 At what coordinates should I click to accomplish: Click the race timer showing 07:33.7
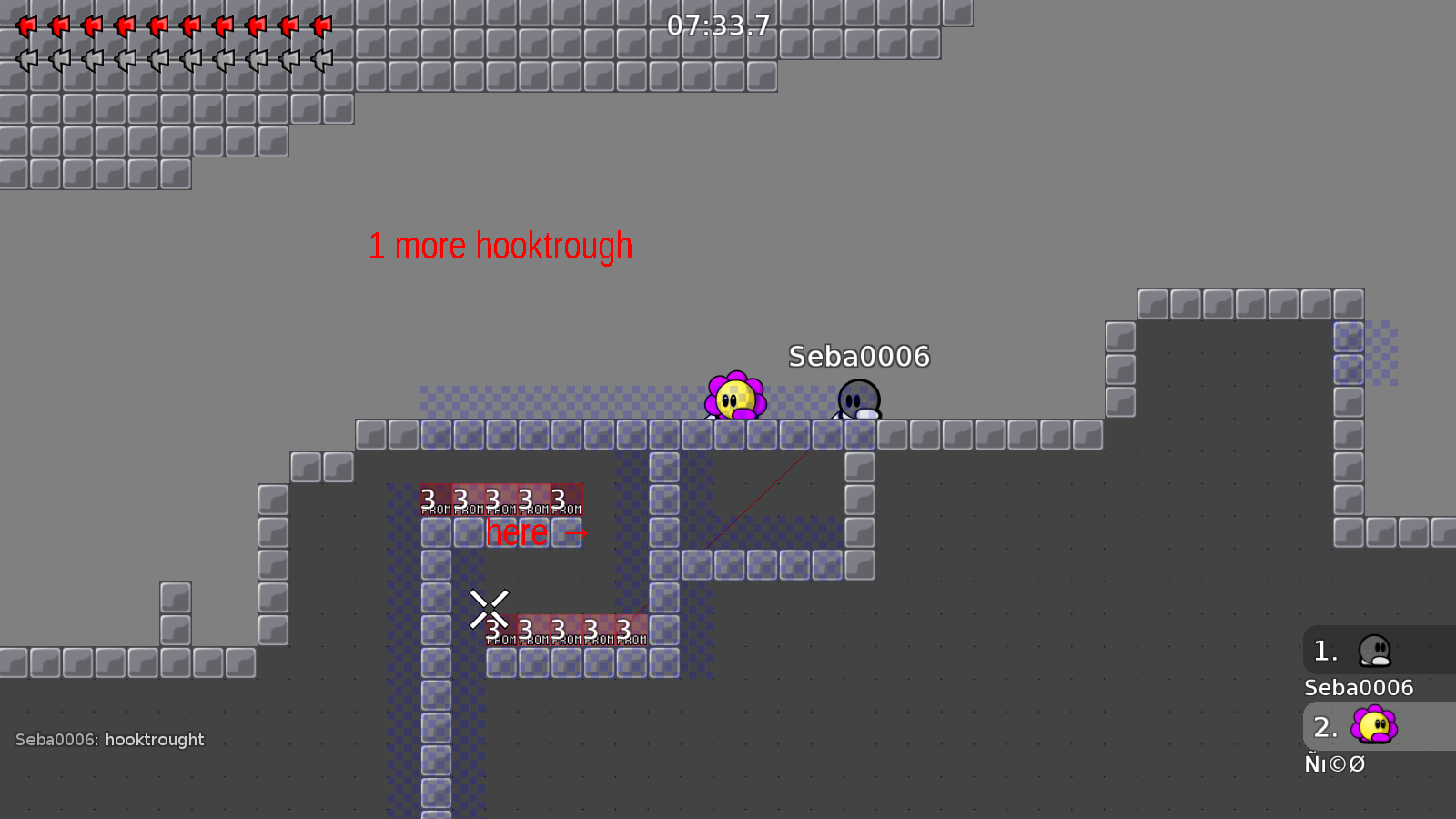click(718, 27)
